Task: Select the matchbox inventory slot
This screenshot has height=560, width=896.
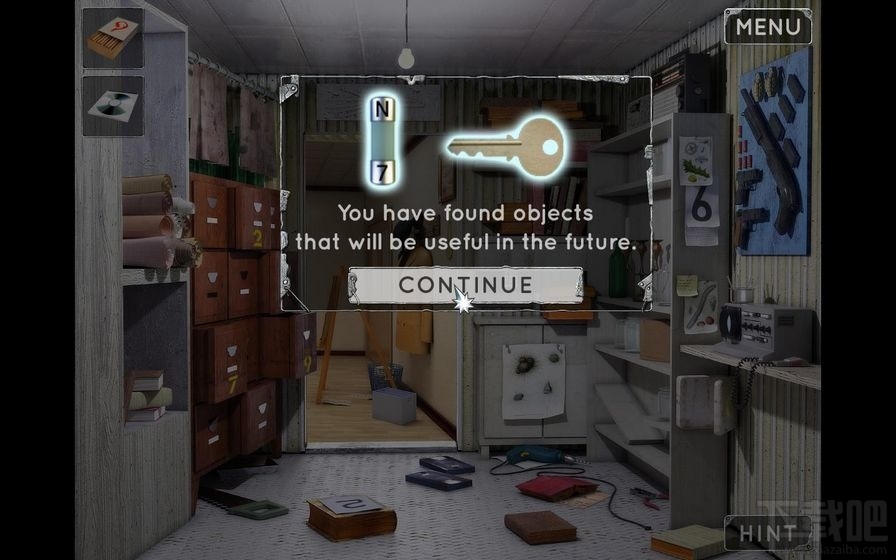Action: click(x=112, y=39)
